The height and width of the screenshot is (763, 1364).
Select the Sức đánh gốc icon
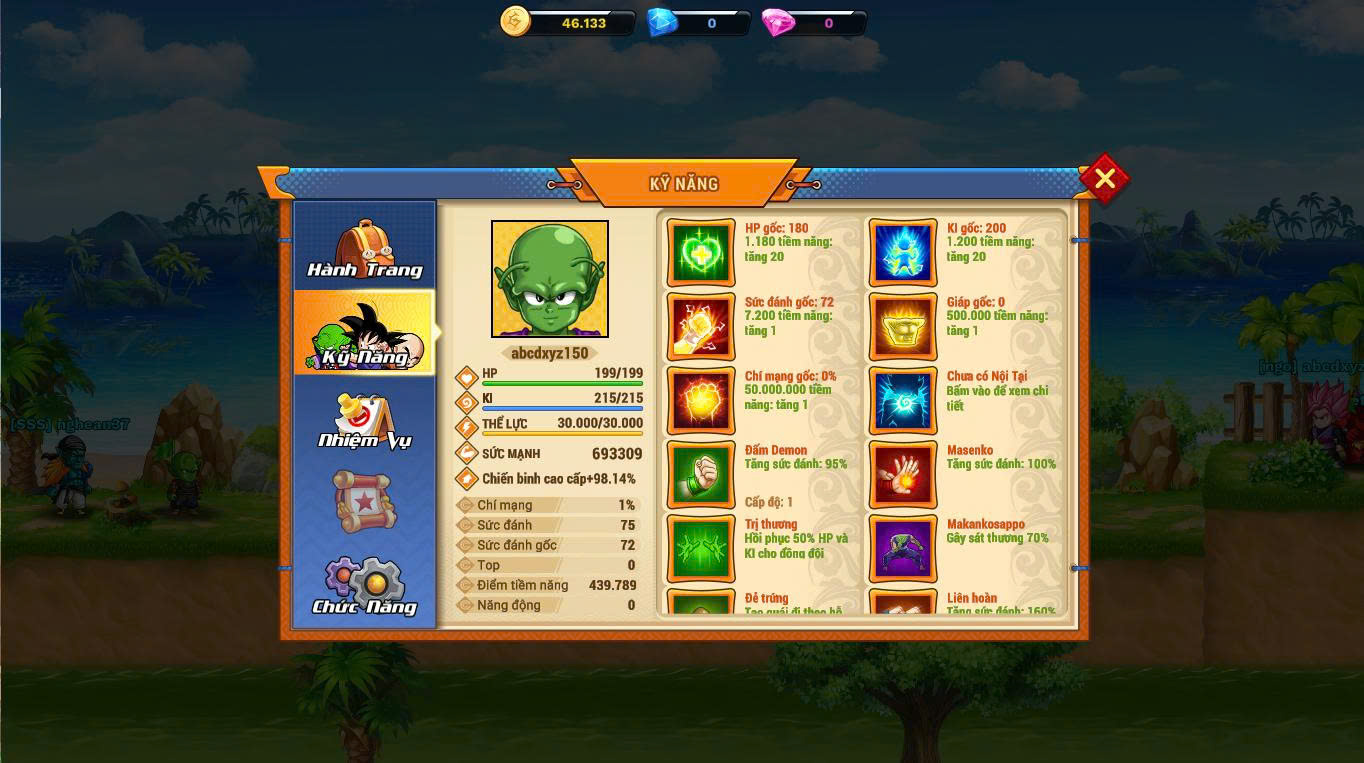[x=701, y=327]
